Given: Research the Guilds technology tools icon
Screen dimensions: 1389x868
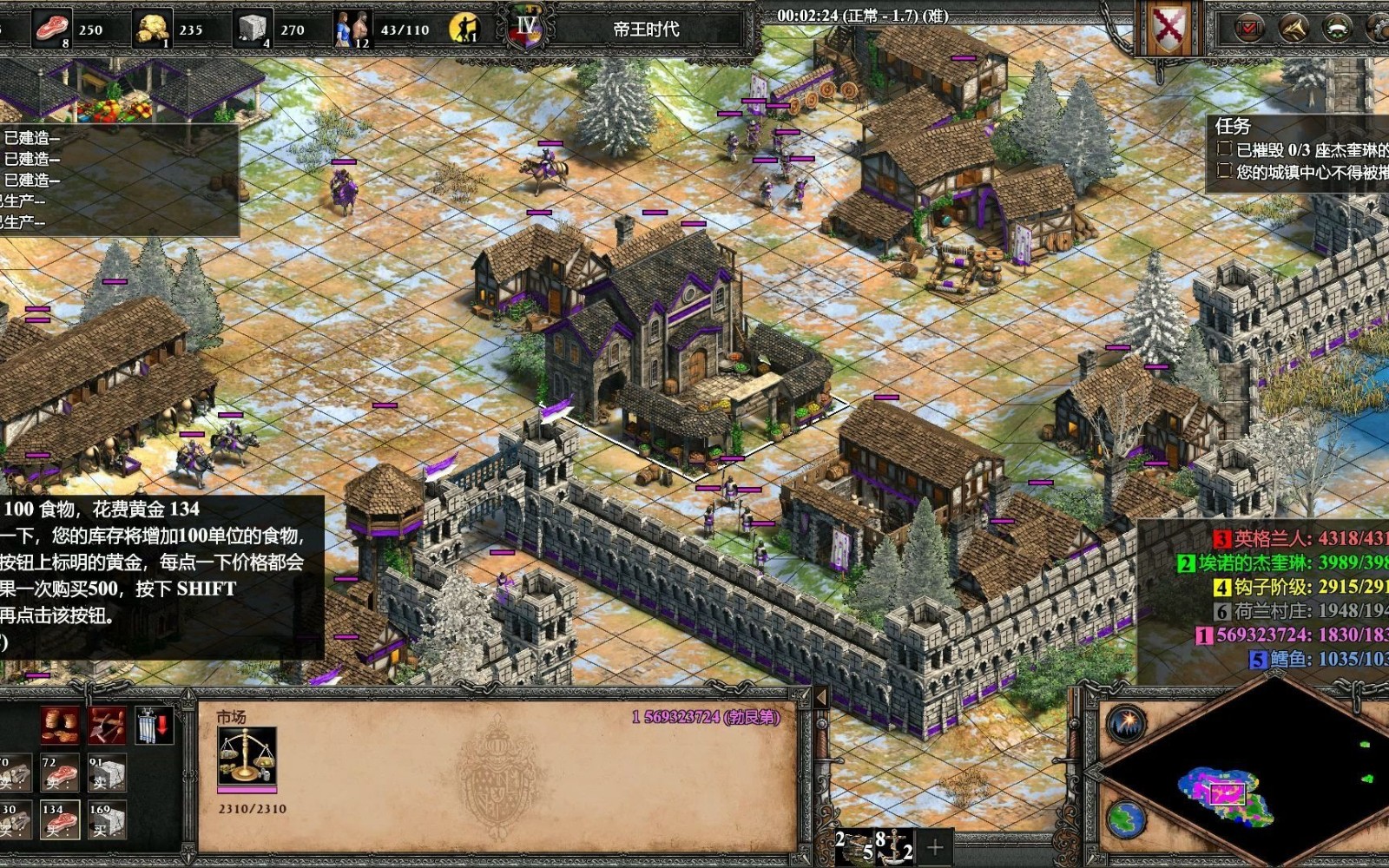Looking at the screenshot, I should click(107, 726).
